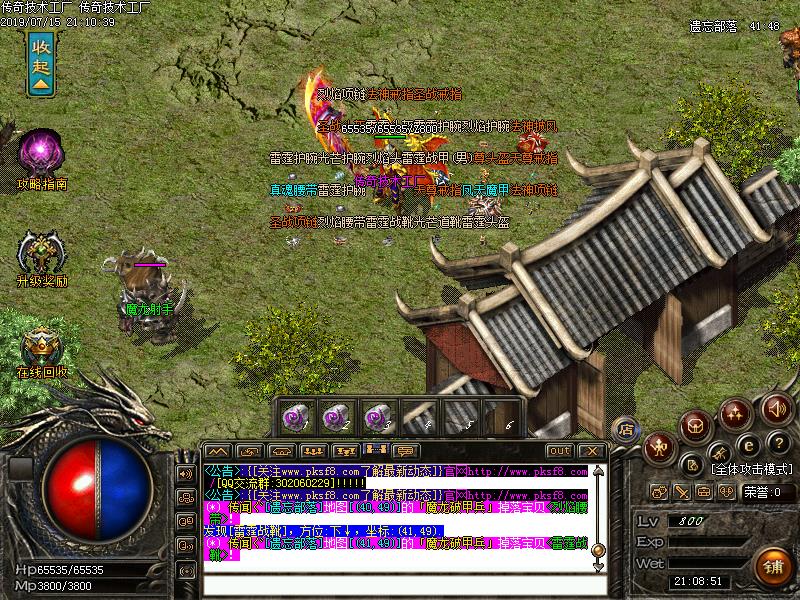
Task: Switch attack mode via 全体攻击模式 label
Action: click(x=753, y=468)
